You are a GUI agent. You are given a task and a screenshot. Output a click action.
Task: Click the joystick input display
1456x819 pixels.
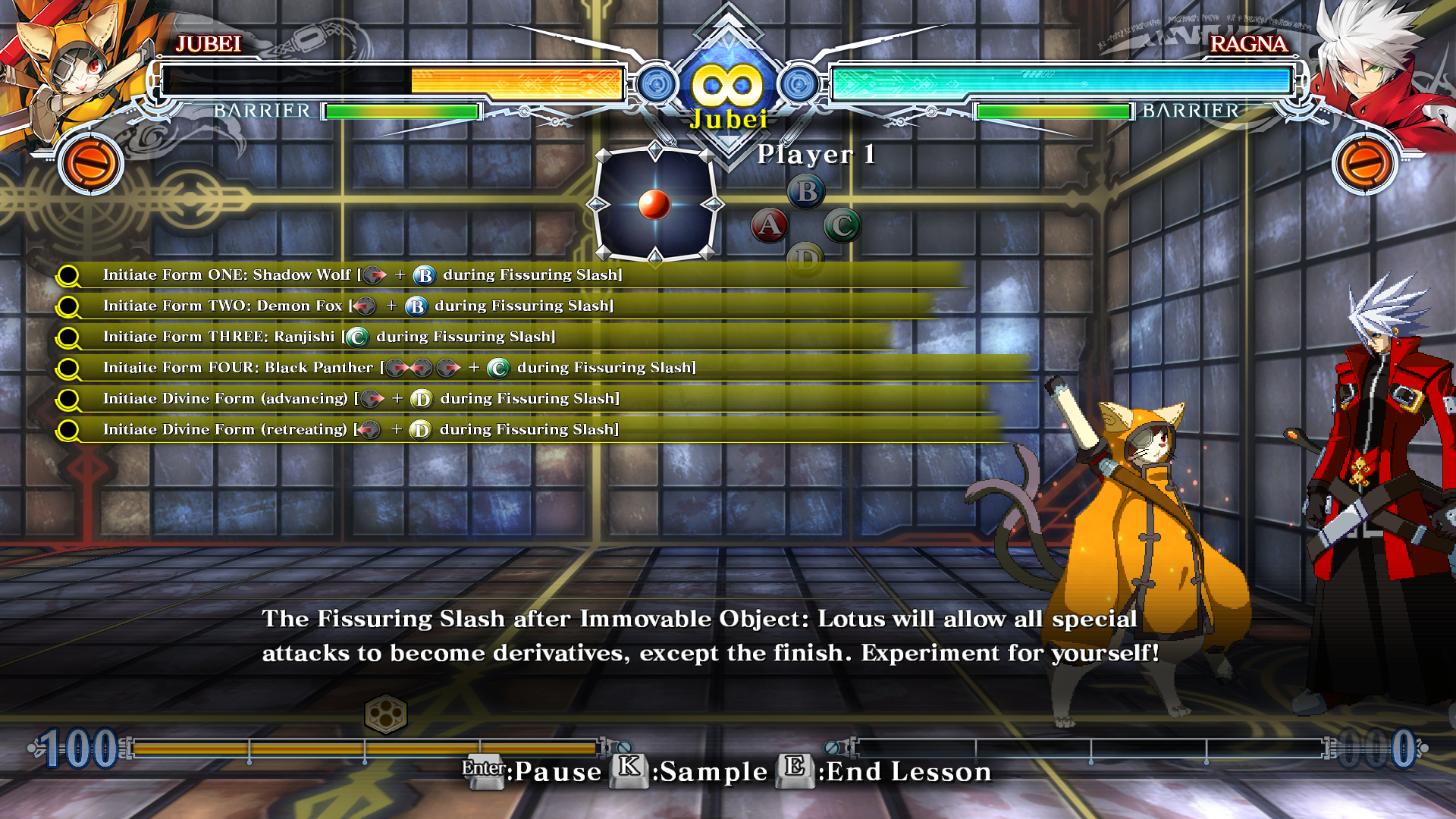click(x=654, y=204)
